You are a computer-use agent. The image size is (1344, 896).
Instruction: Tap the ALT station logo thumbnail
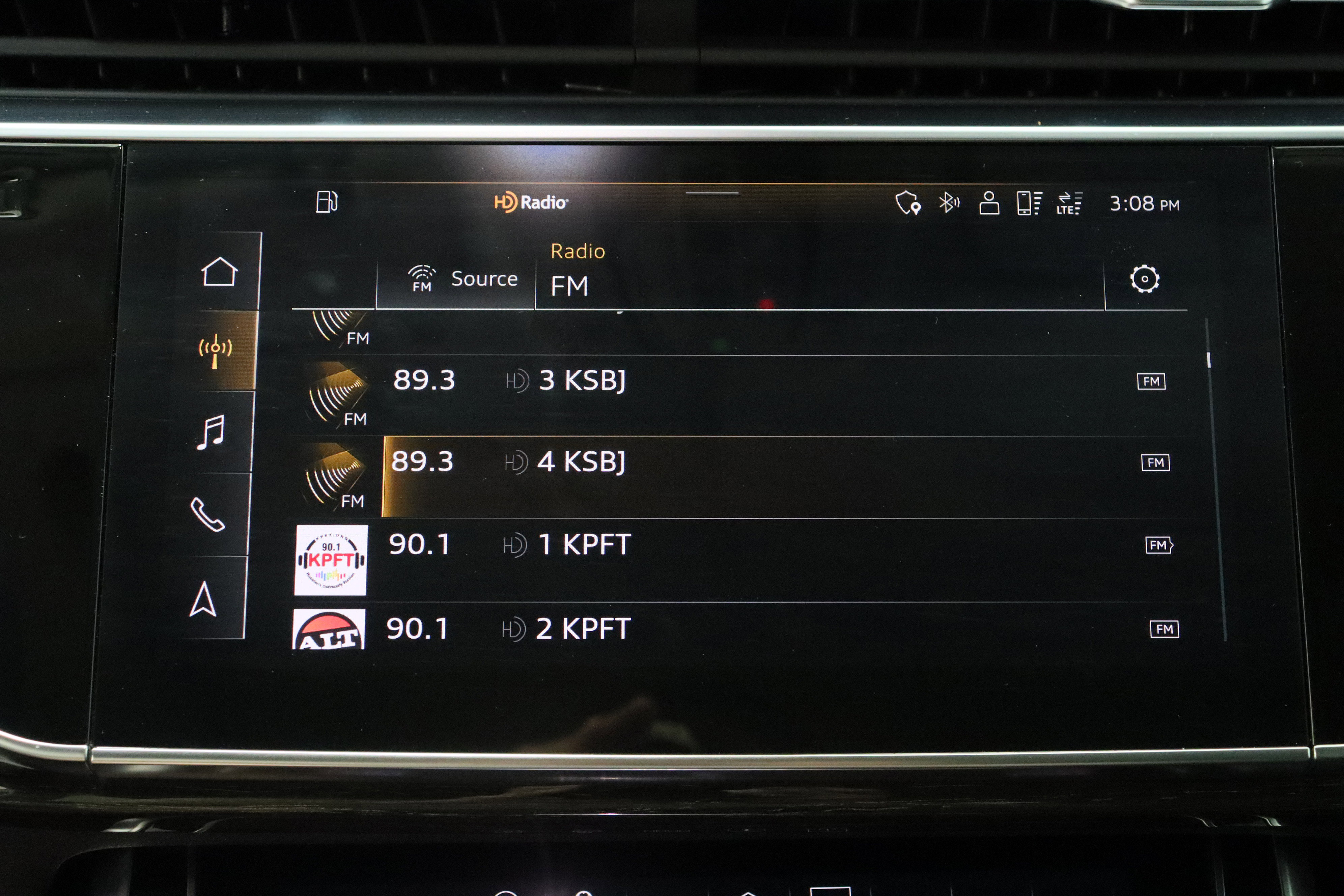pos(329,630)
